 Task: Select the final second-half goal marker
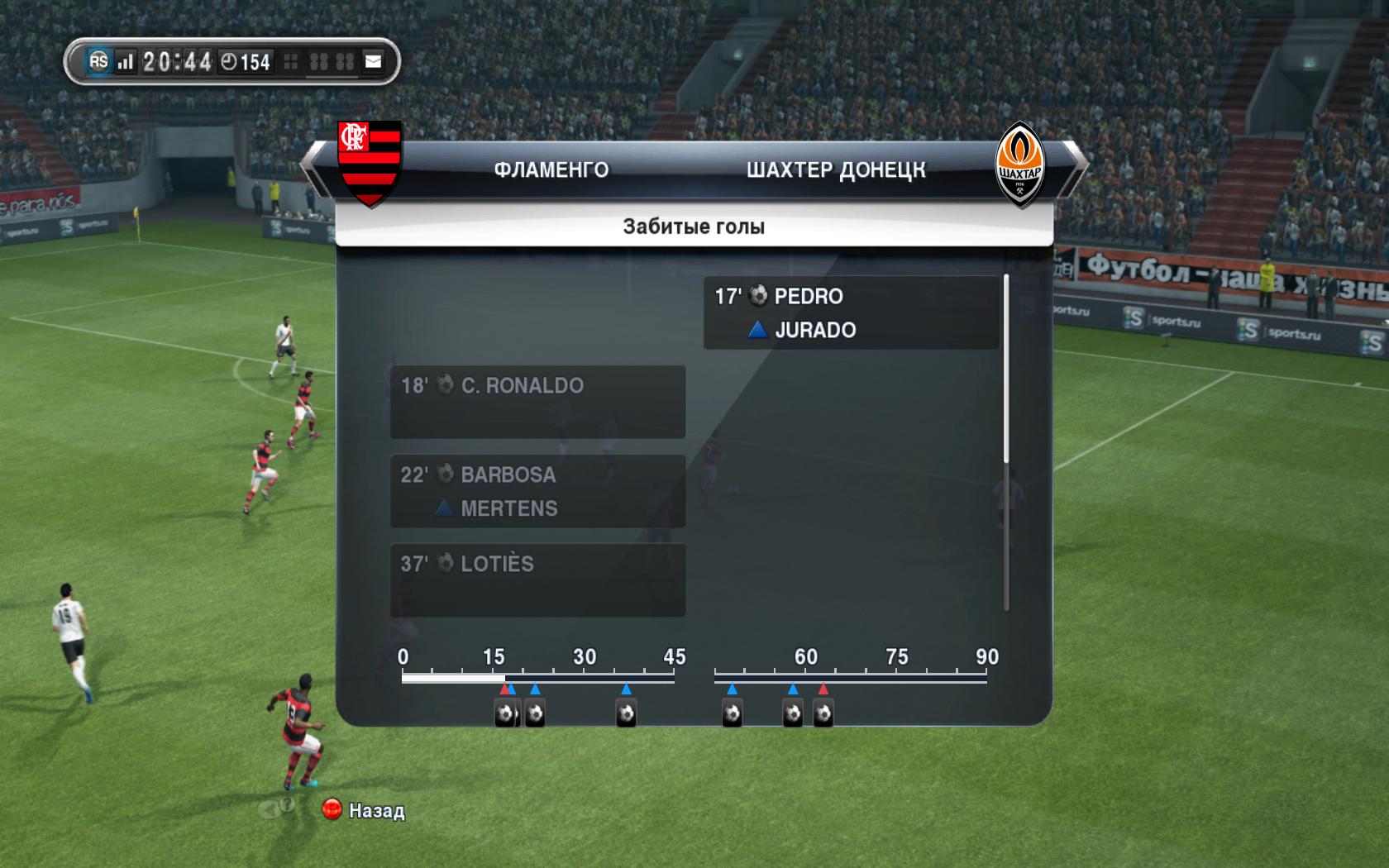click(823, 713)
